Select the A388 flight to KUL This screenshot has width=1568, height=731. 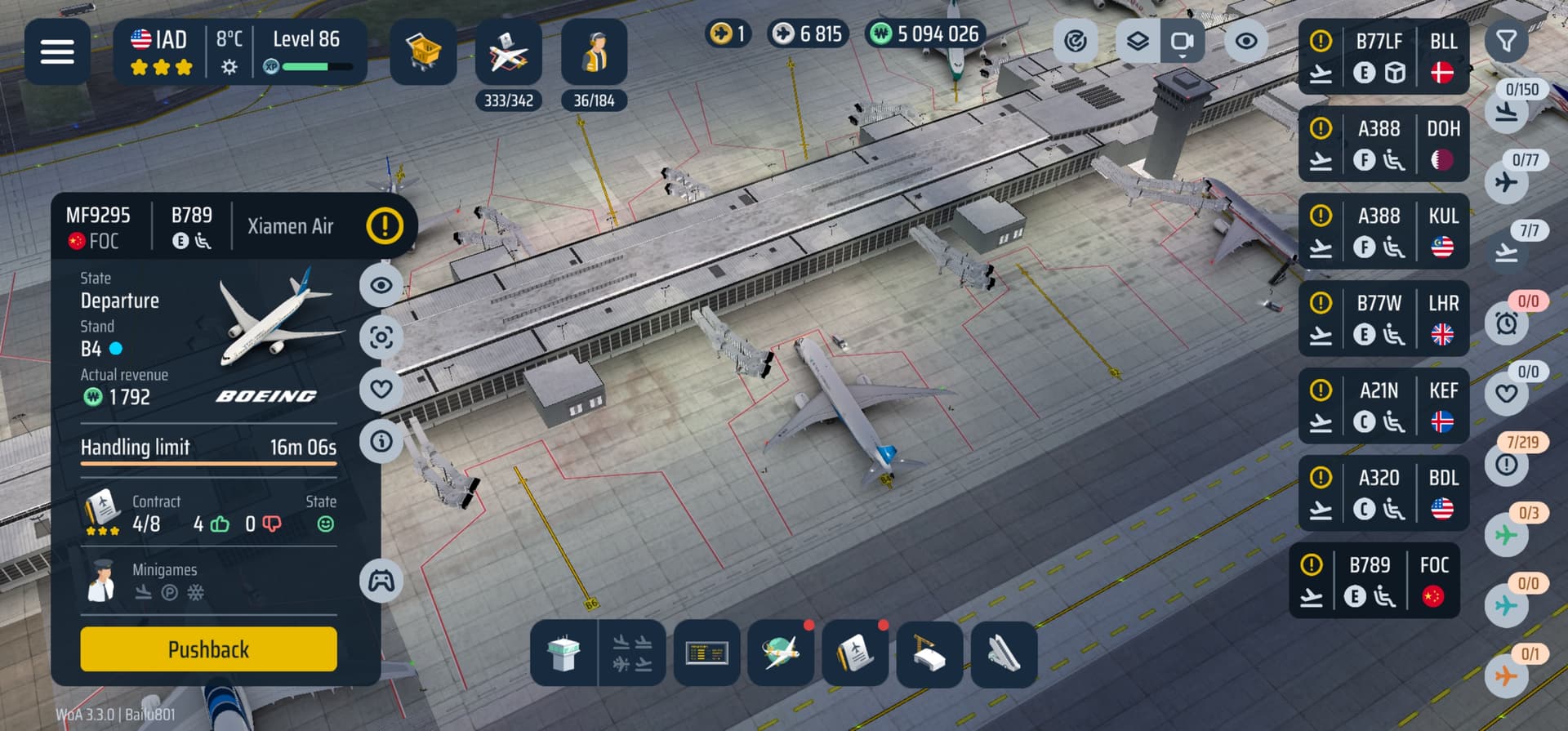(x=1383, y=231)
